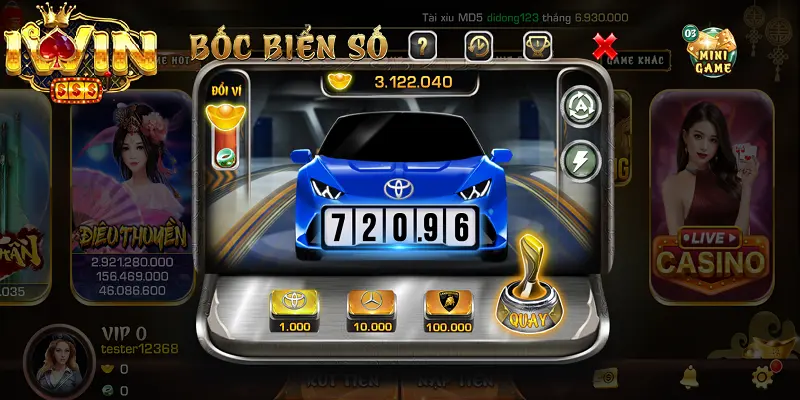View spin history via the clock icon
800x400 pixels.
[x=479, y=45]
